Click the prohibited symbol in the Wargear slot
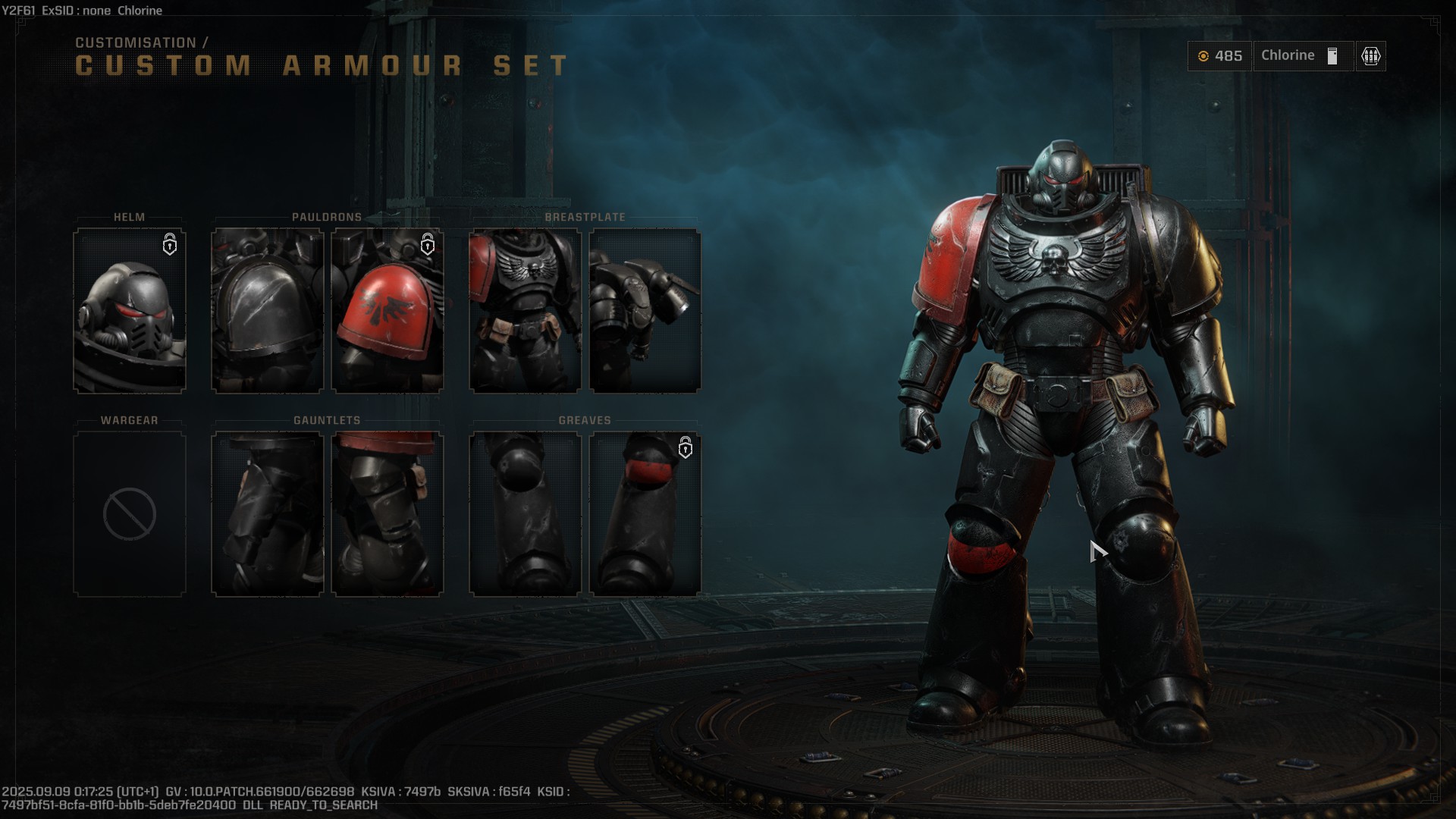 (129, 513)
